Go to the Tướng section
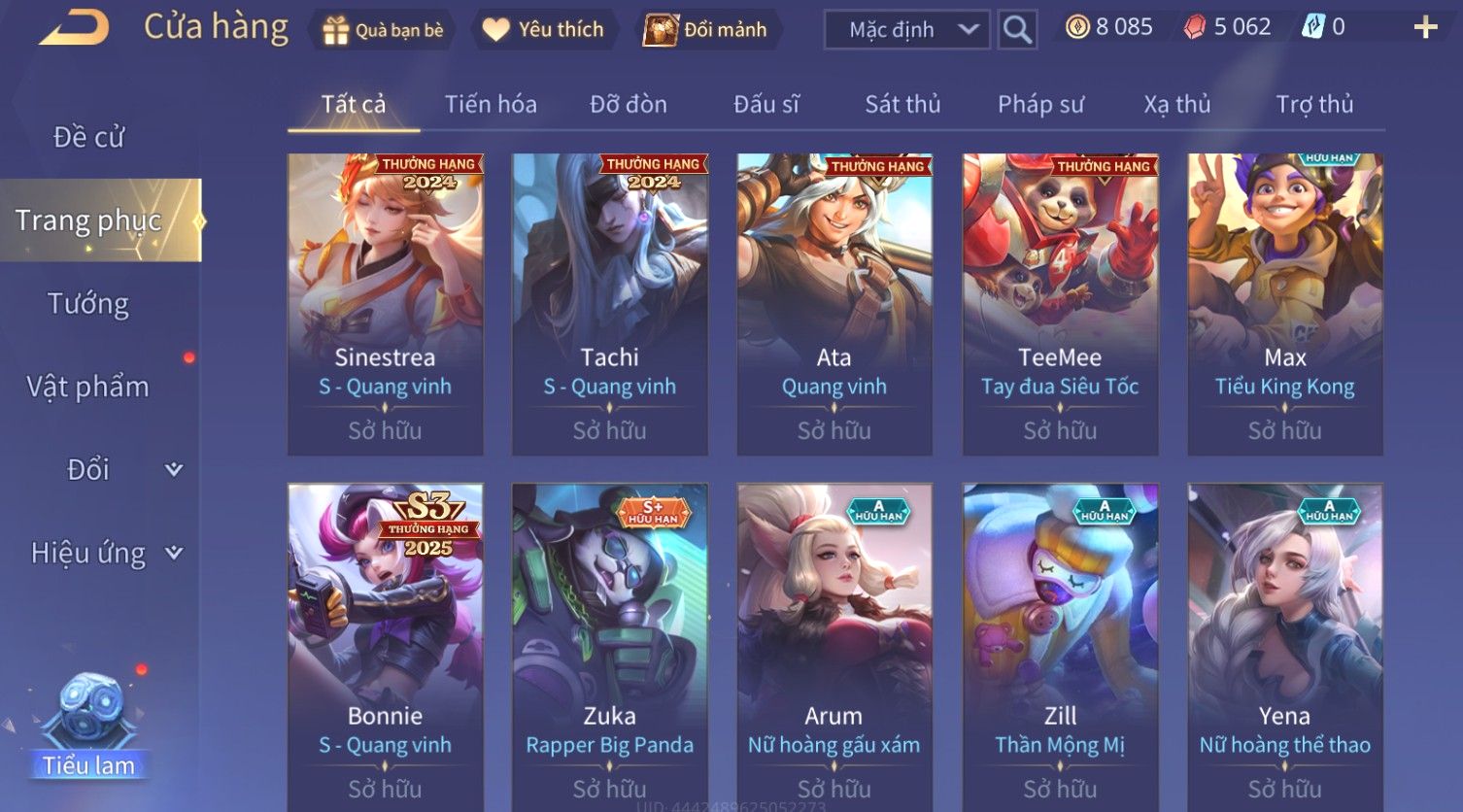This screenshot has width=1463, height=812. 88,304
